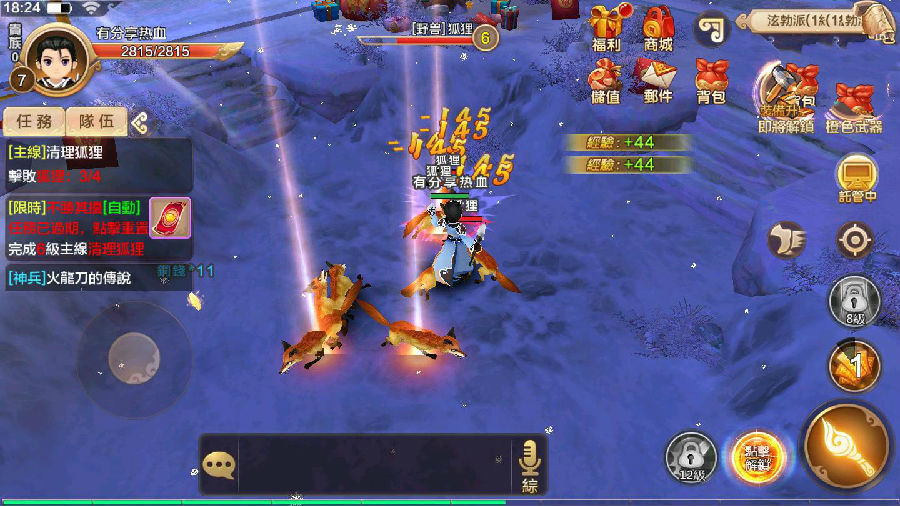Tap the red scroll item icon
The image size is (900, 506).
169,217
